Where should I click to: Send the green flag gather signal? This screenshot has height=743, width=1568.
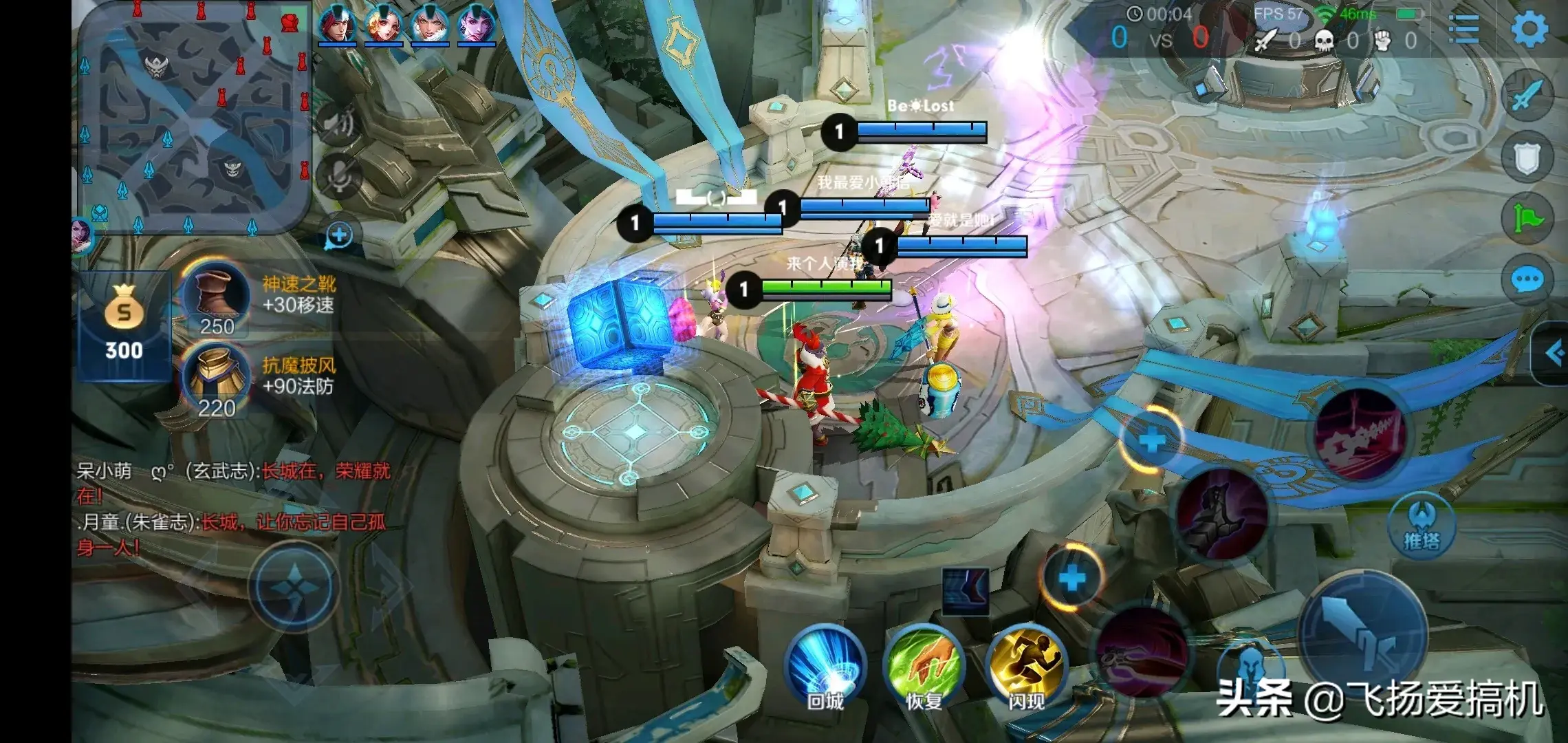[1527, 219]
